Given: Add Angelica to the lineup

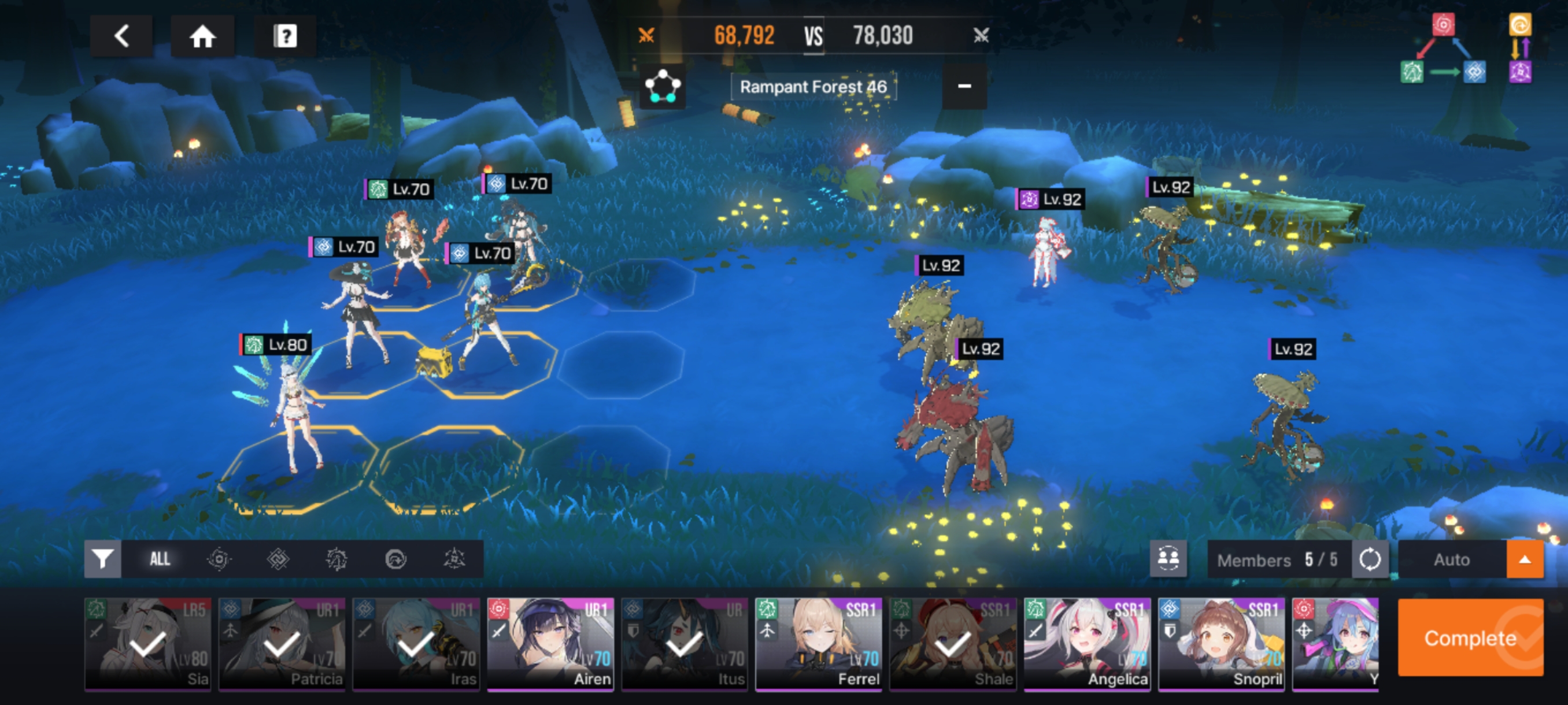Looking at the screenshot, I should click(1087, 644).
